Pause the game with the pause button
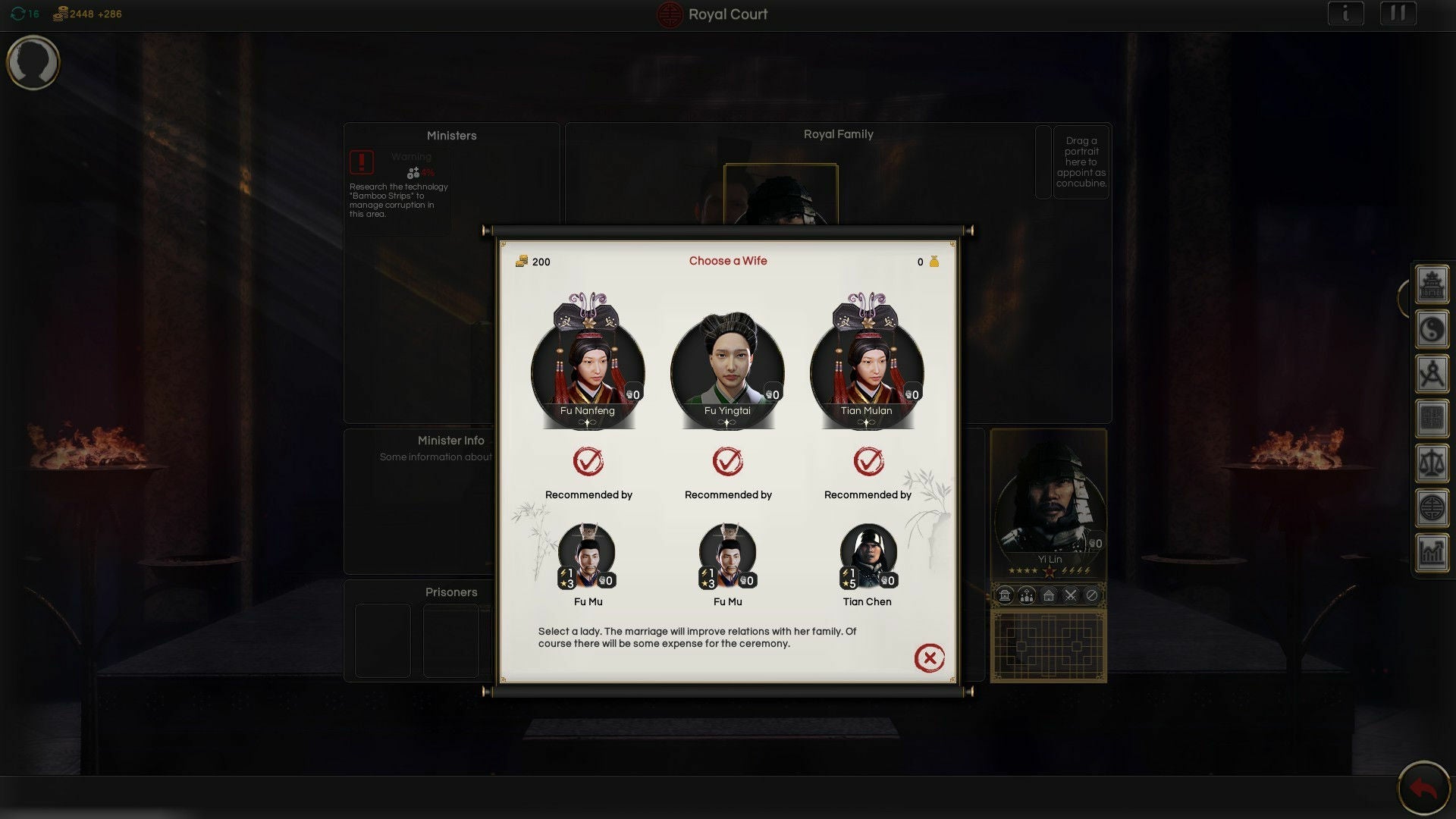Image resolution: width=1456 pixels, height=819 pixels. click(1398, 14)
